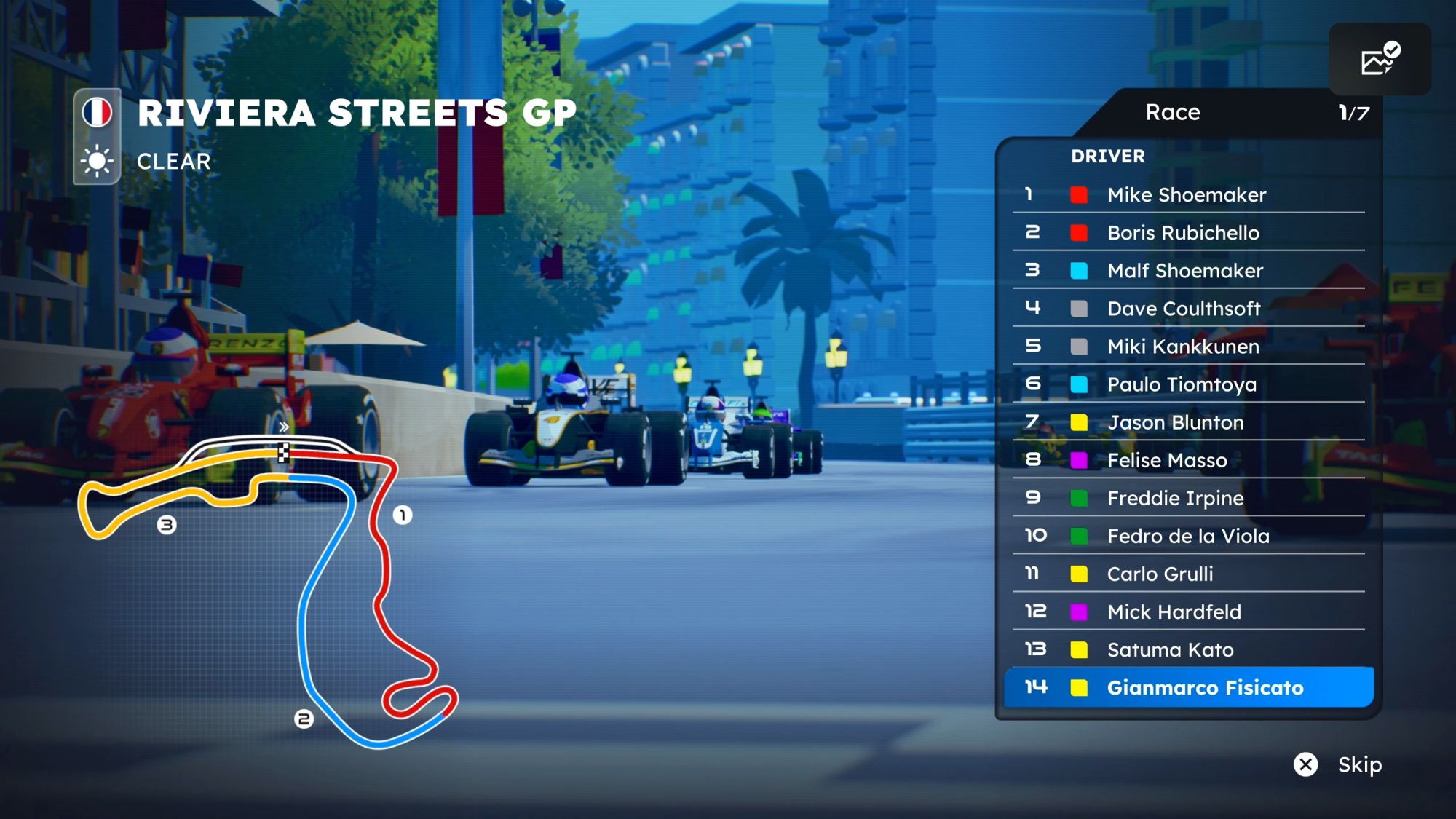Click the Race tab header
The image size is (1456, 819).
pyautogui.click(x=1173, y=112)
